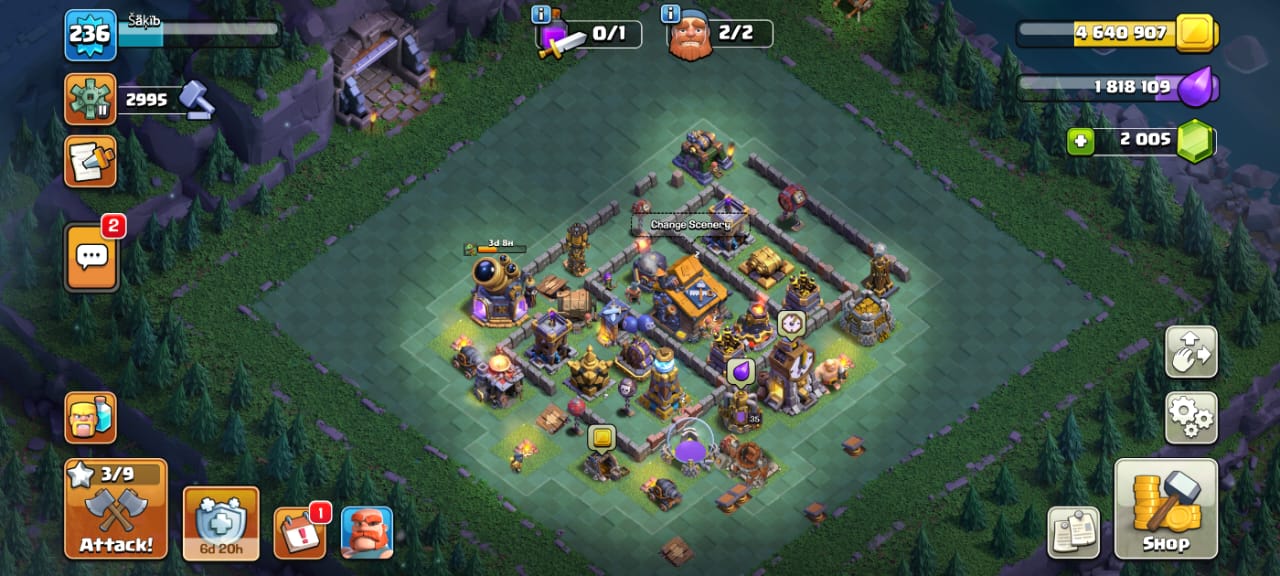Open the events calendar with red badge

click(298, 533)
